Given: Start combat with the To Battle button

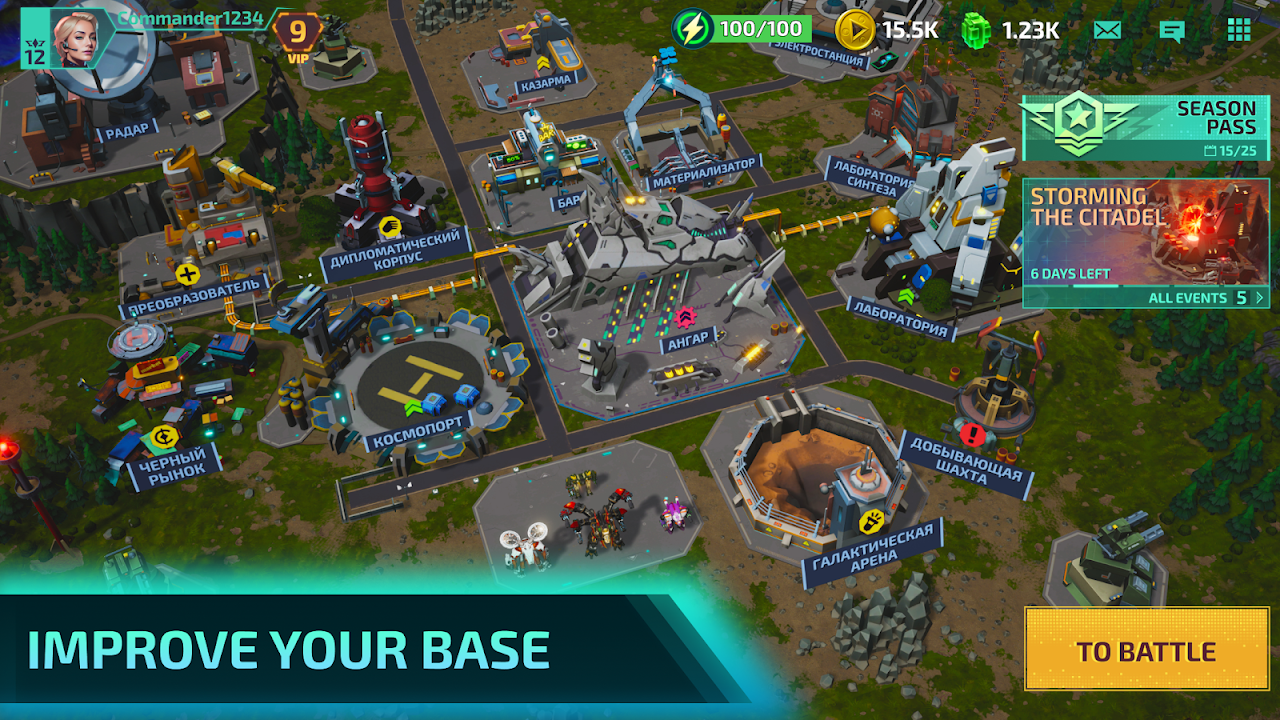Looking at the screenshot, I should 1146,651.
